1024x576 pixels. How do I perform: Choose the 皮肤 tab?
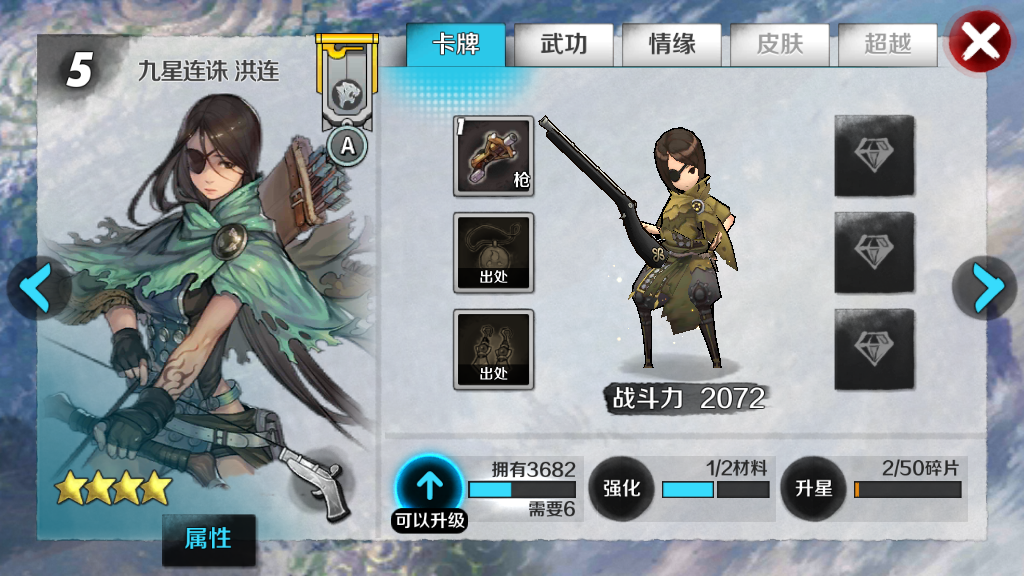[780, 45]
